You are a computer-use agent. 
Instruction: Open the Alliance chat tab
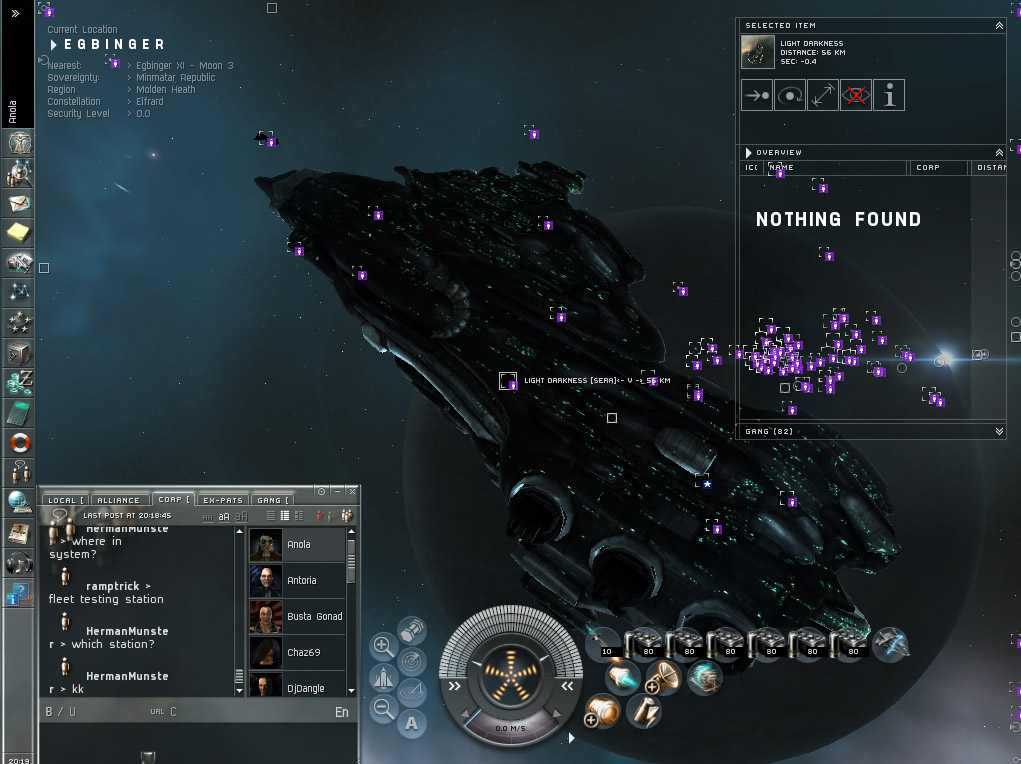(x=119, y=500)
